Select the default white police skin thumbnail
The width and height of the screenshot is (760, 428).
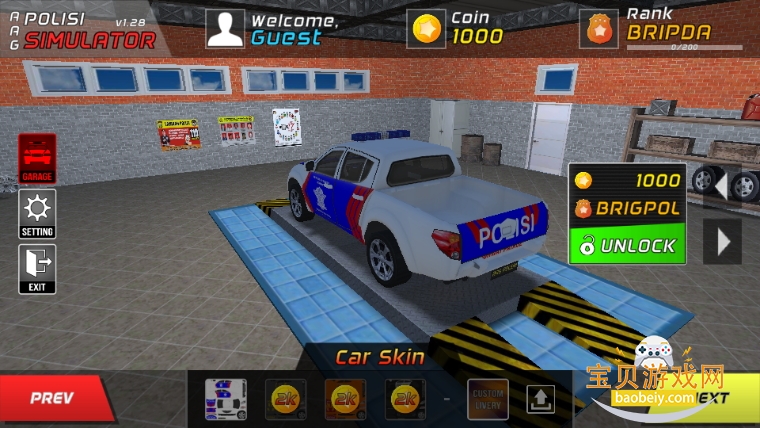[x=226, y=399]
